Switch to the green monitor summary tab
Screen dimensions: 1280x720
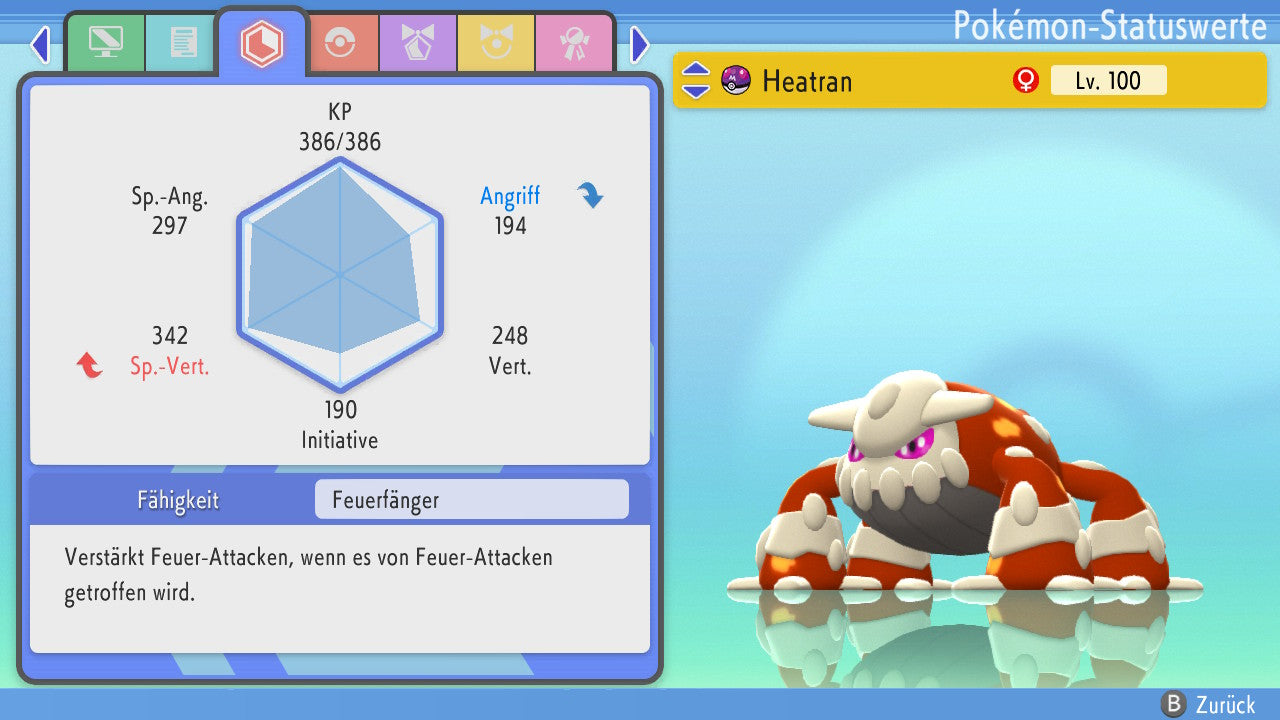click(x=105, y=43)
